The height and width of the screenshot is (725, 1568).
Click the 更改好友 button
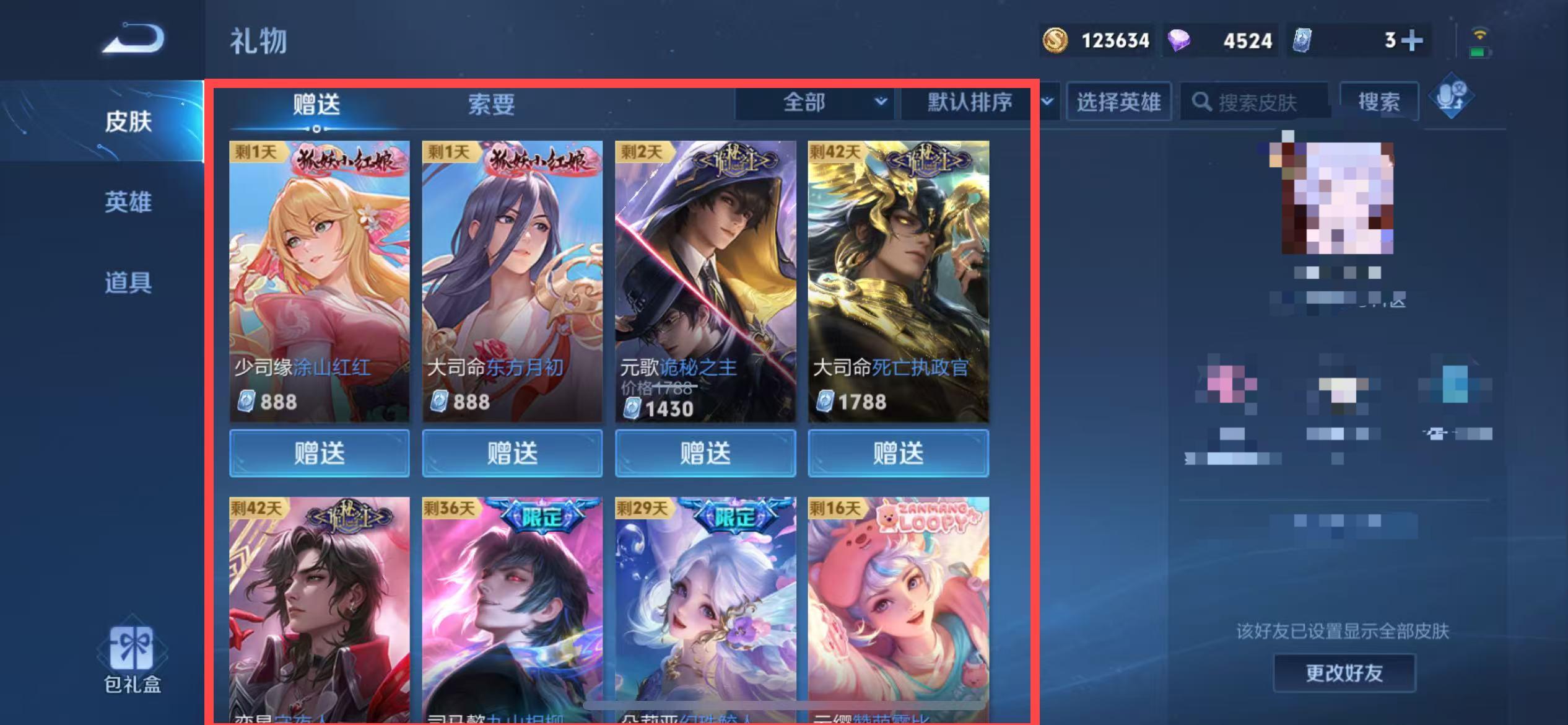pos(1344,673)
